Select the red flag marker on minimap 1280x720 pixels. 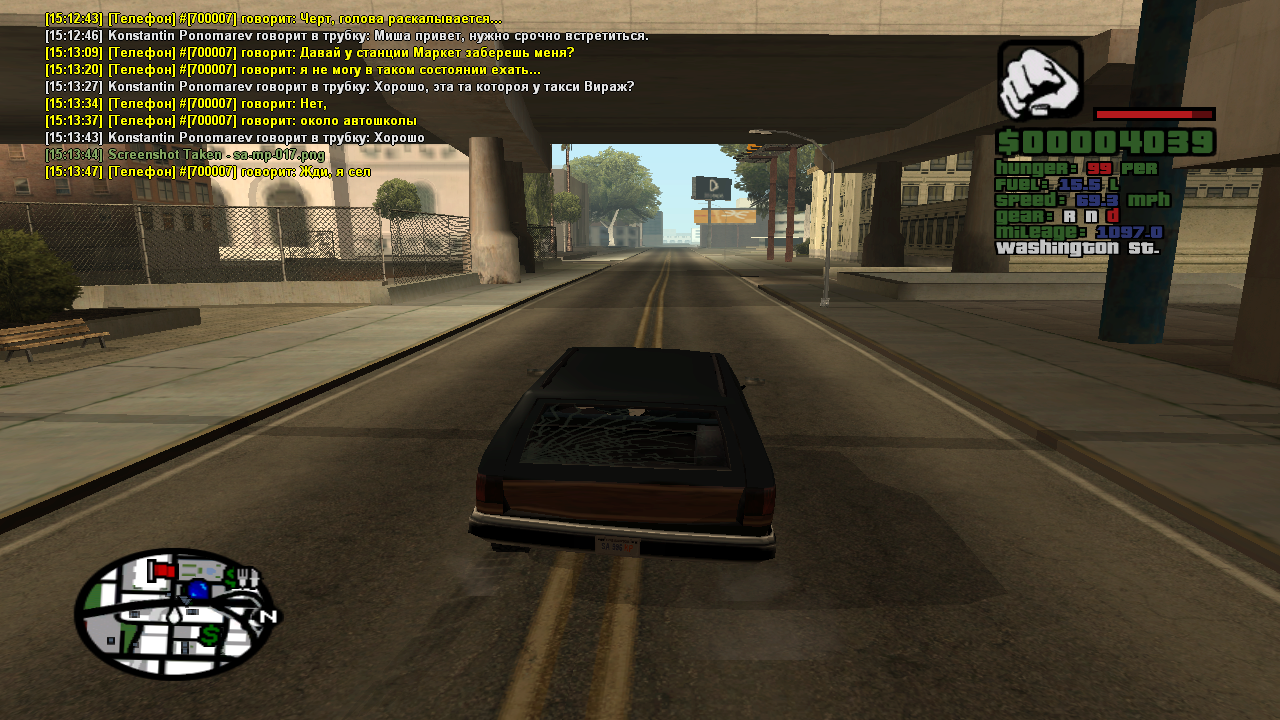tap(162, 570)
